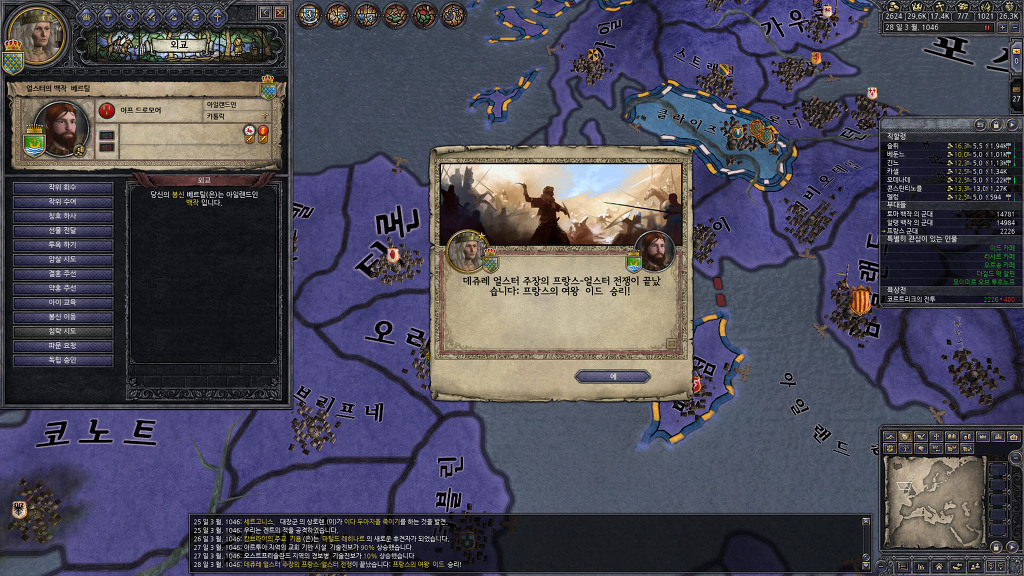Confirm the war result with 예
The height and width of the screenshot is (576, 1024).
tap(612, 376)
